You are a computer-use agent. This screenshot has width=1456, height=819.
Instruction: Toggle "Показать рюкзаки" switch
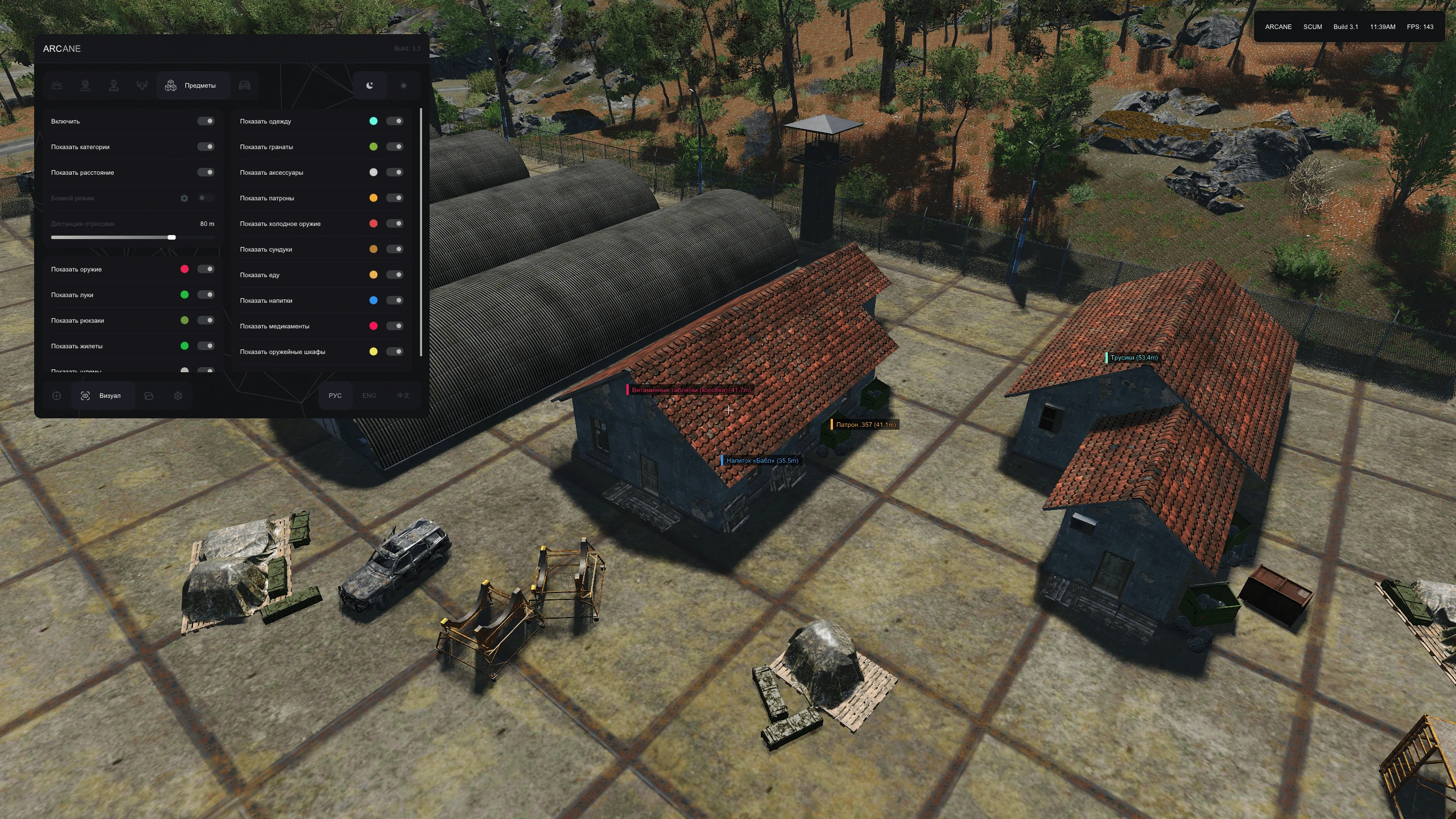pyautogui.click(x=206, y=320)
